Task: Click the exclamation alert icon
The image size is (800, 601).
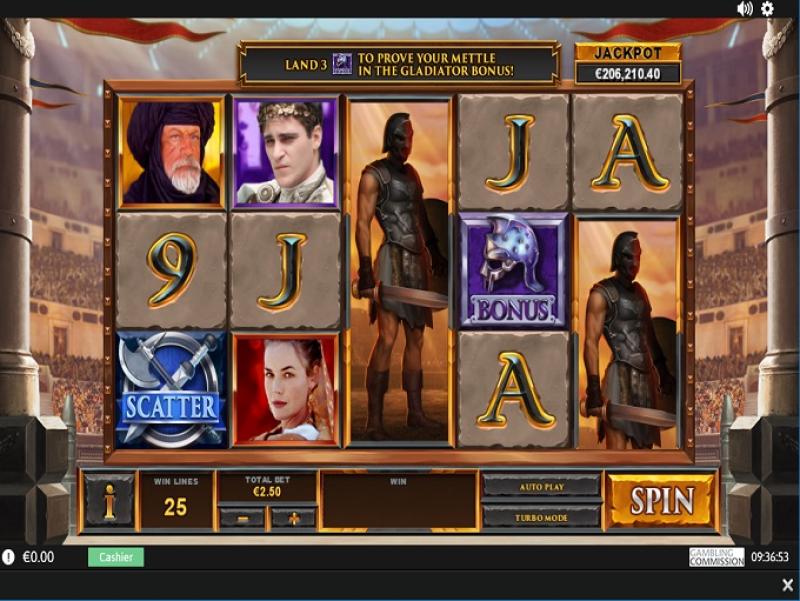Action: pyautogui.click(x=9, y=557)
